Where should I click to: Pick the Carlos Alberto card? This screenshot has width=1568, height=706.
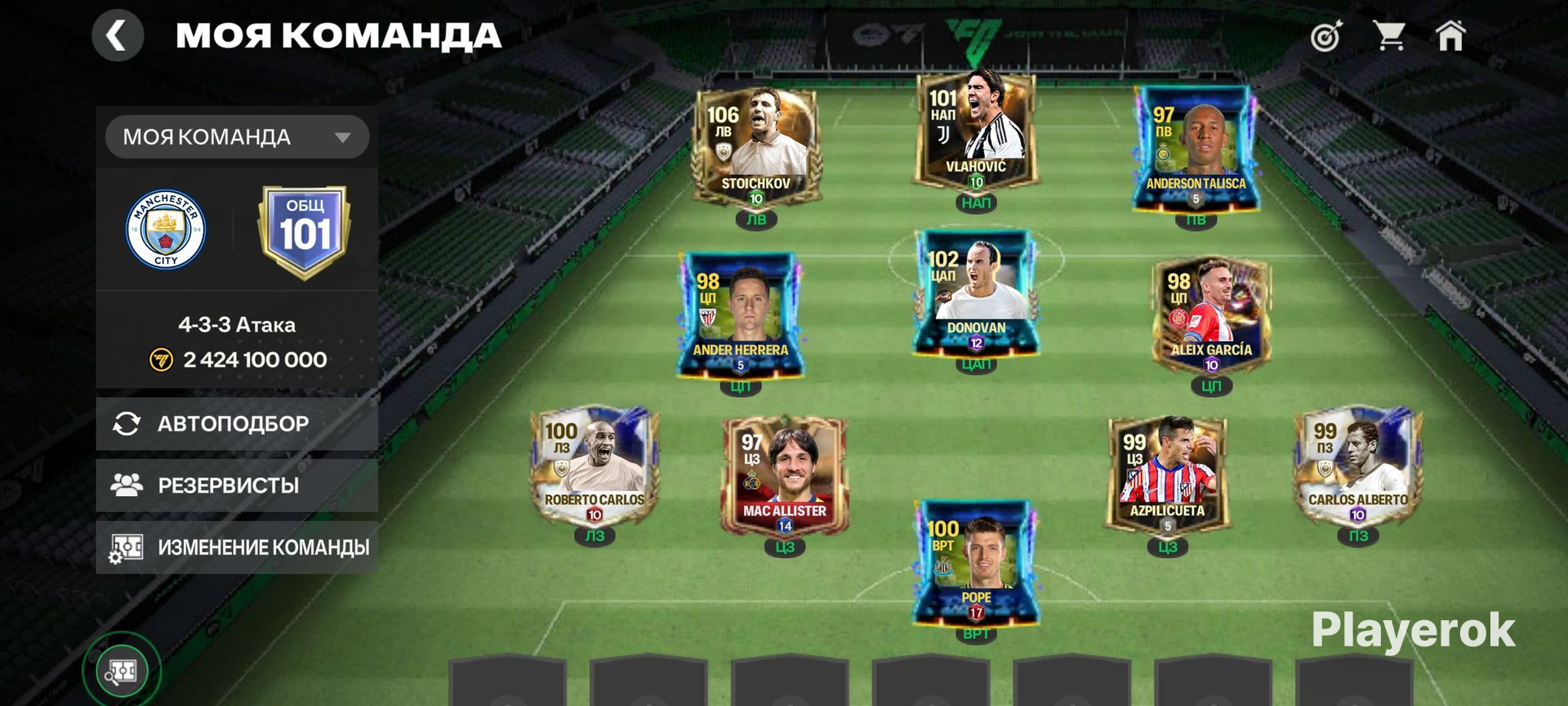(x=1358, y=466)
